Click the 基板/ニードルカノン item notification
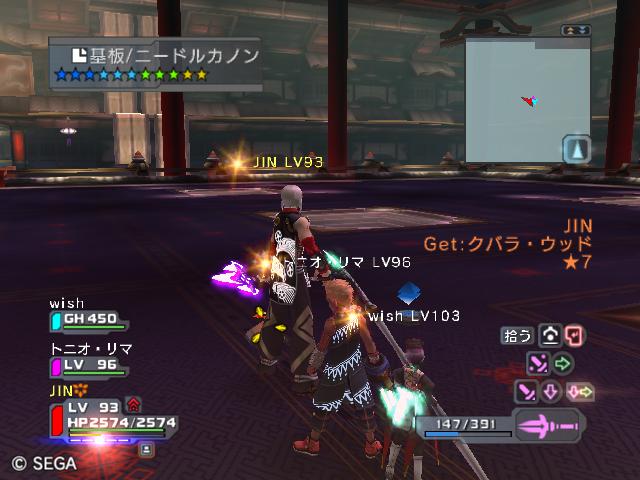This screenshot has width=640, height=480. pos(155,62)
